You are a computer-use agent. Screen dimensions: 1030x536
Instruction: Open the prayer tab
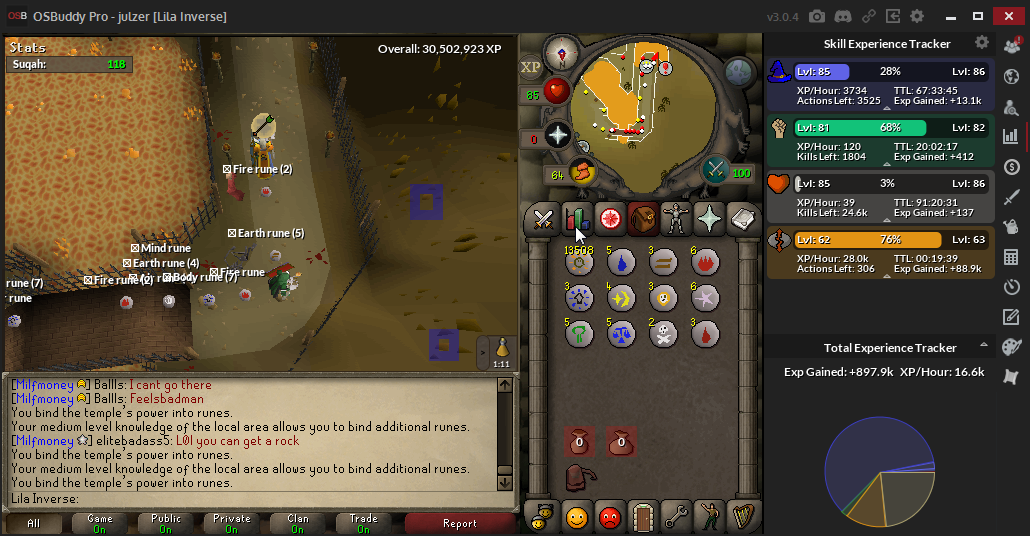(x=710, y=218)
